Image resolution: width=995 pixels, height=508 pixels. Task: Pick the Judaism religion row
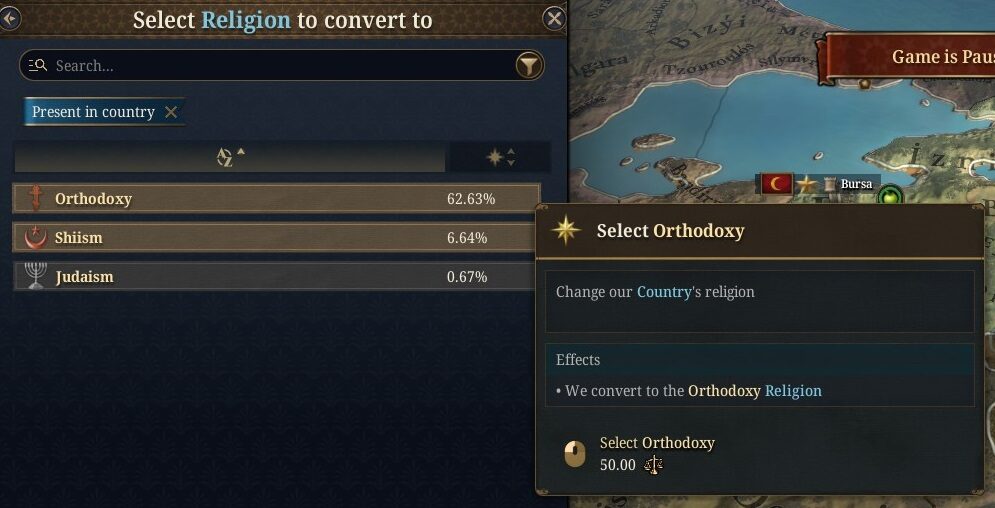coord(275,277)
